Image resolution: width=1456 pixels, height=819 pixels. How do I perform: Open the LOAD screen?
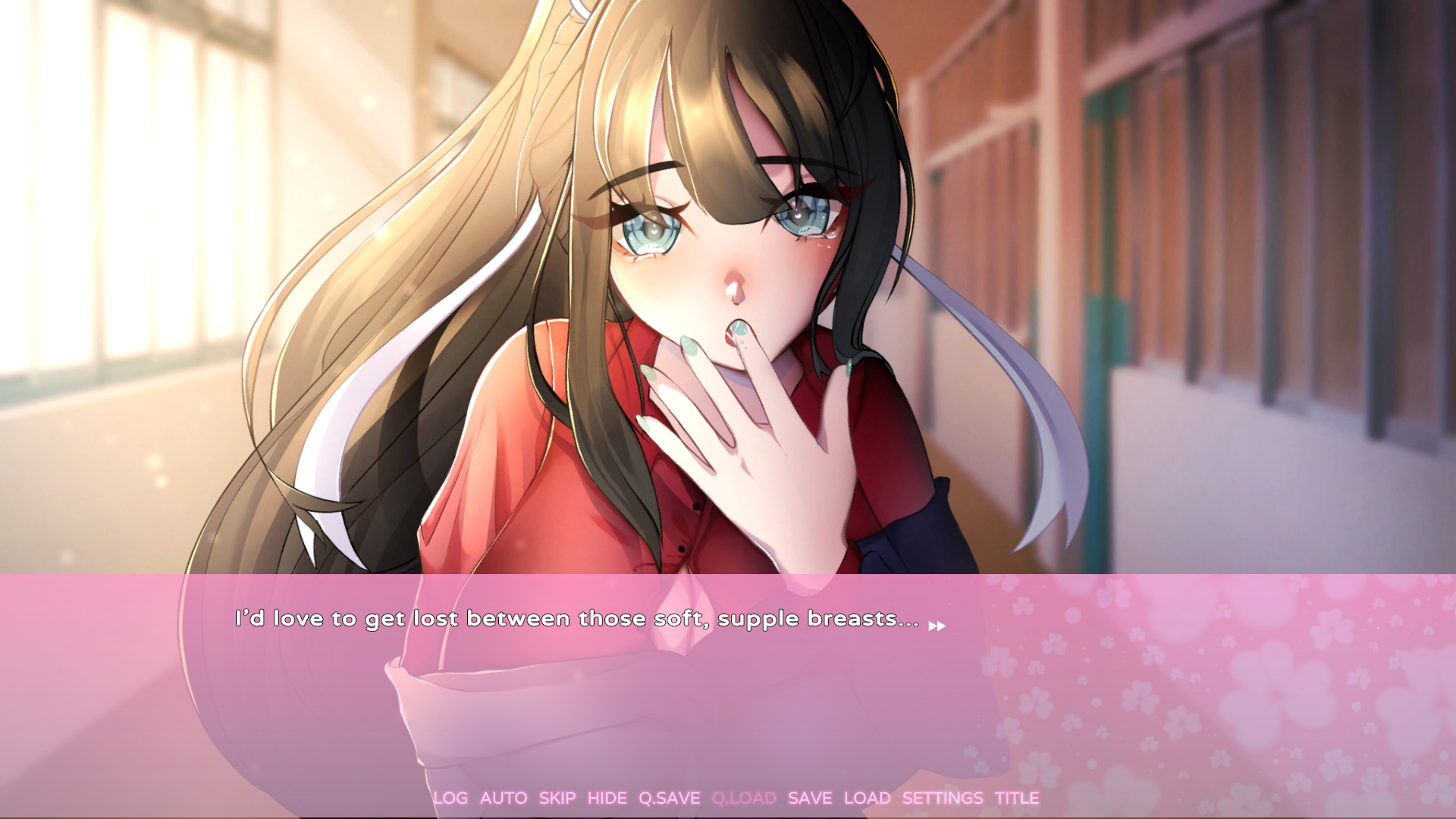(x=868, y=798)
